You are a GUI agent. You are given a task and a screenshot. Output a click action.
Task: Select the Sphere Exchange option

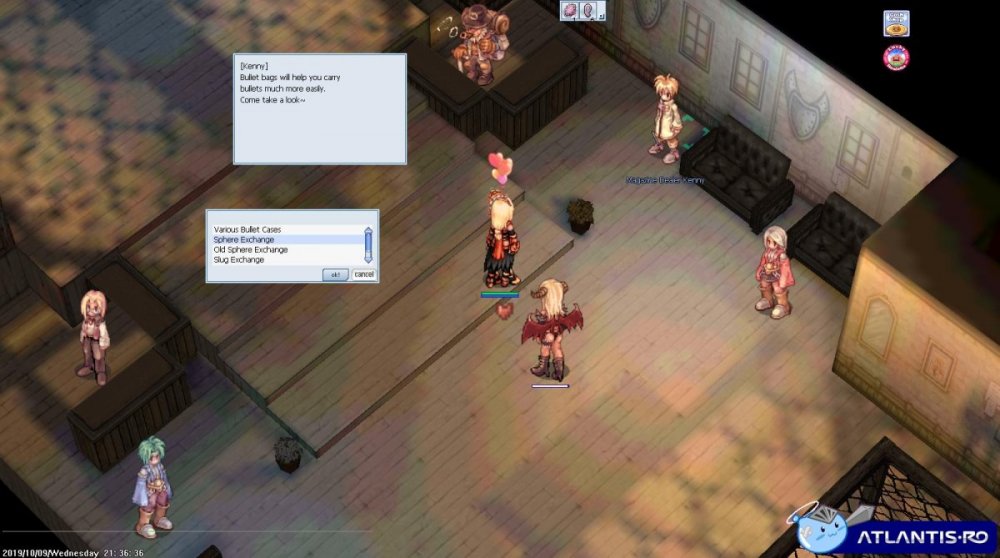243,240
